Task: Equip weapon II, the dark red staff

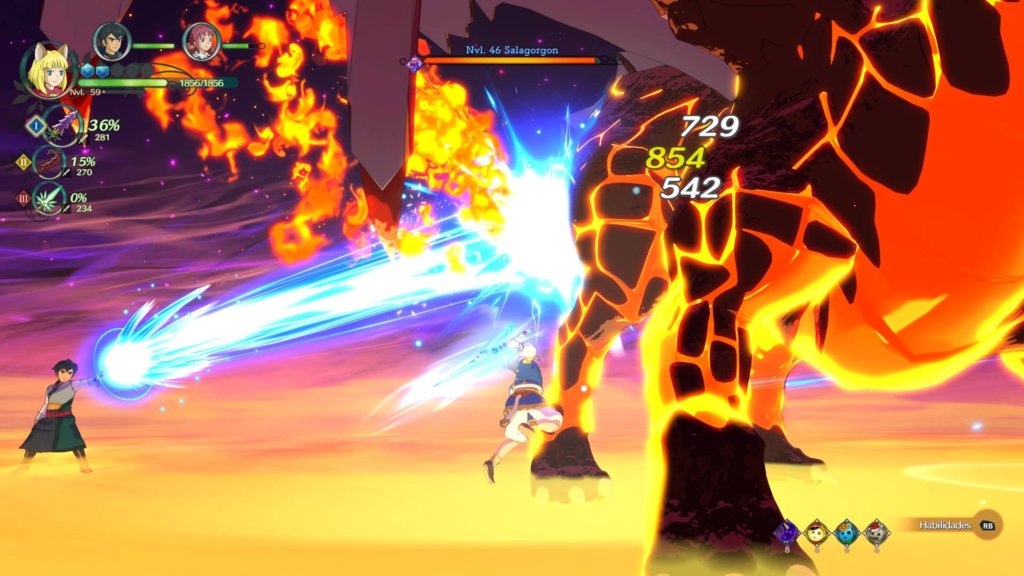Action: tap(49, 162)
